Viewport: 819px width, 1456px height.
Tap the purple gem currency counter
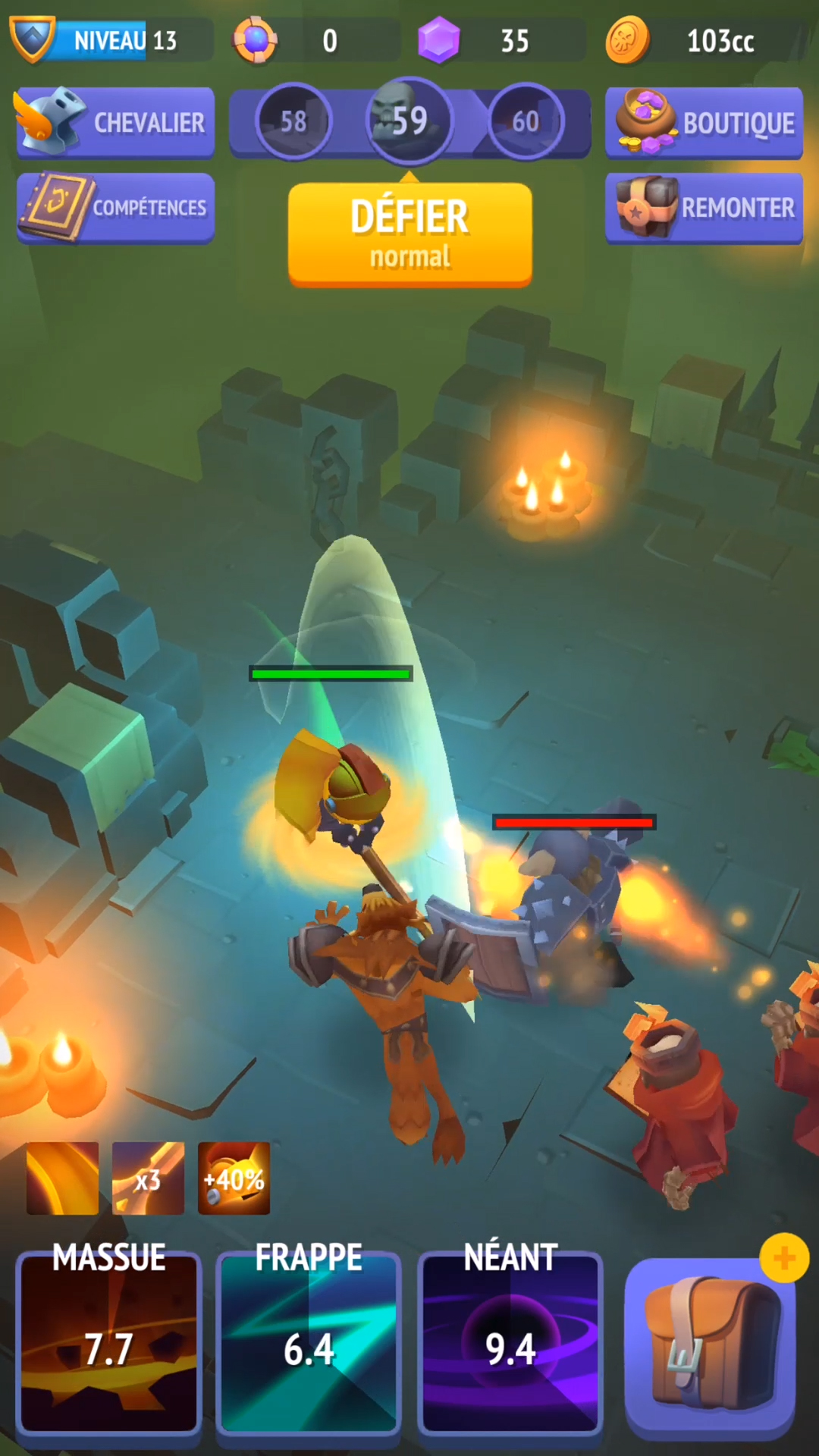(x=500, y=40)
